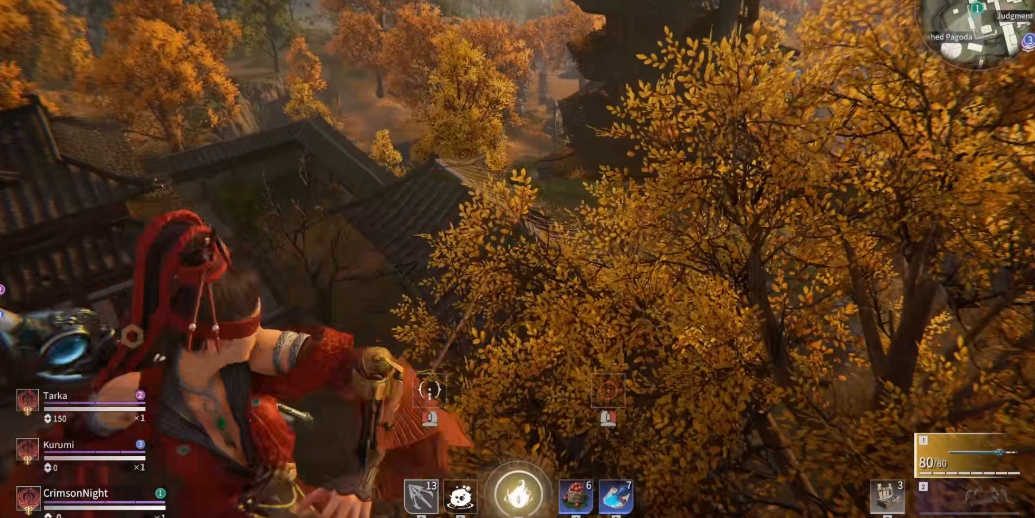The width and height of the screenshot is (1035, 518).
Task: Use the red berry basket consumable
Action: (575, 496)
